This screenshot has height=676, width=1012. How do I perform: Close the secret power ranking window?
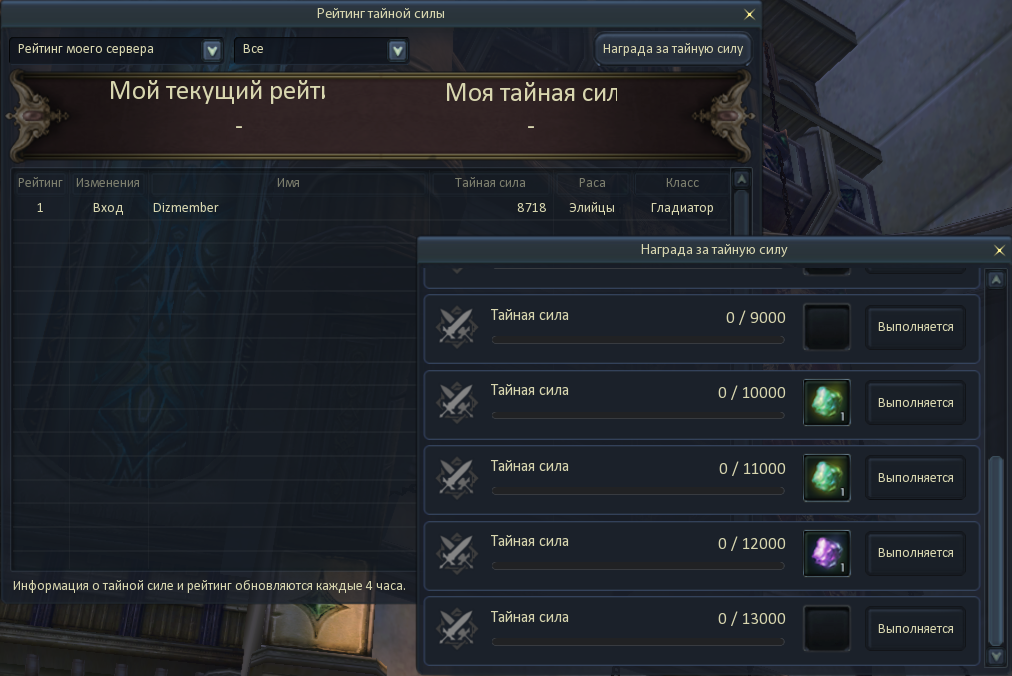749,15
